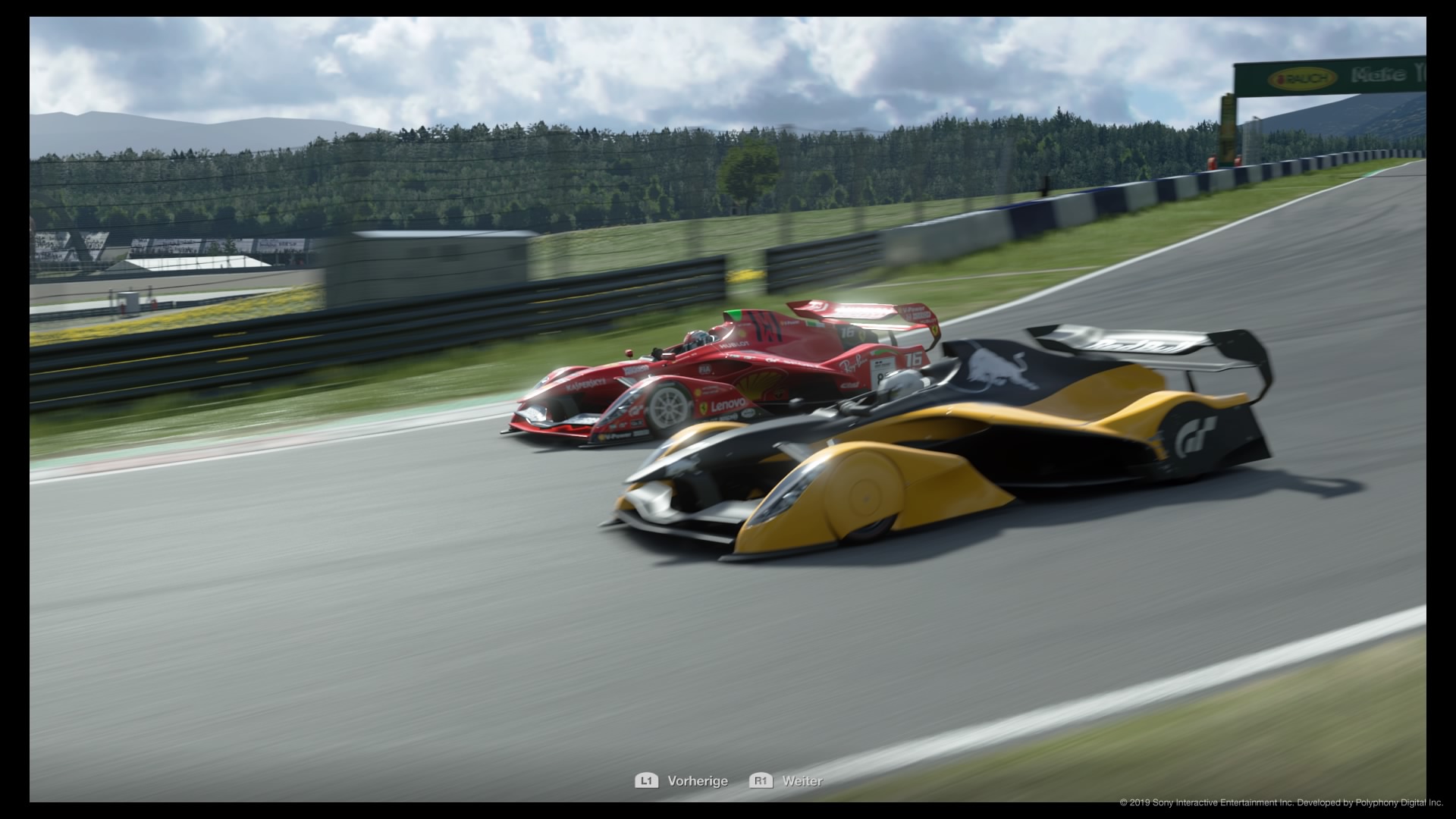Select the Ferrari shield emblem on the sidepod

click(704, 408)
